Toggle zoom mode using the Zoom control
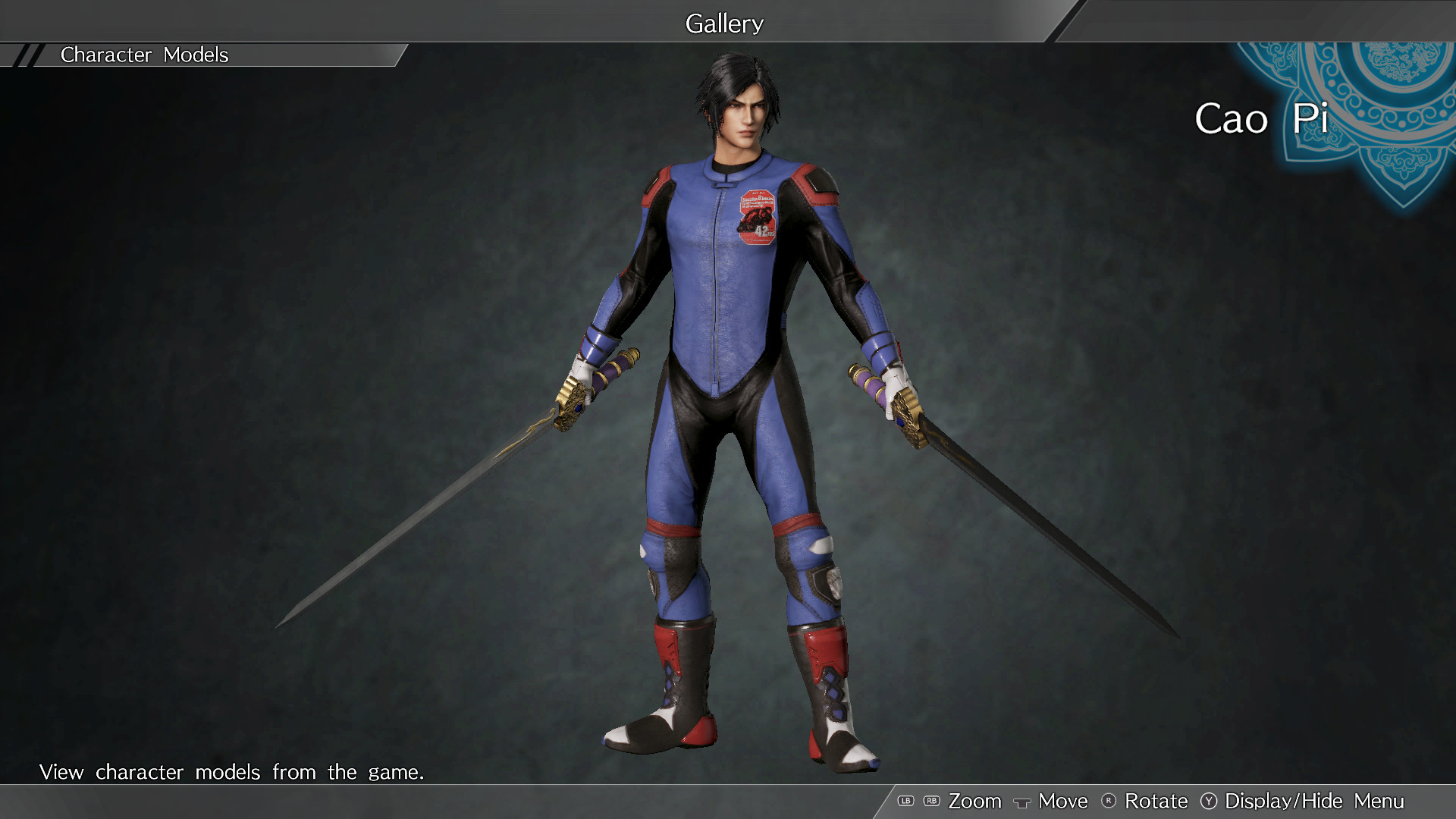1456x819 pixels. coord(976,801)
